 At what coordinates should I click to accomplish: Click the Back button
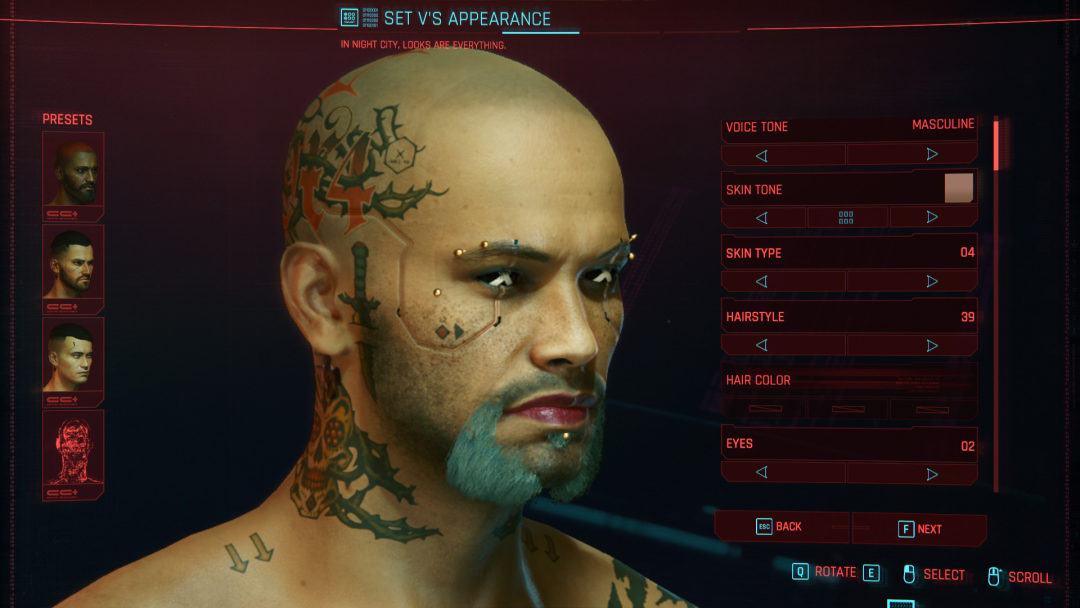pyautogui.click(x=781, y=527)
